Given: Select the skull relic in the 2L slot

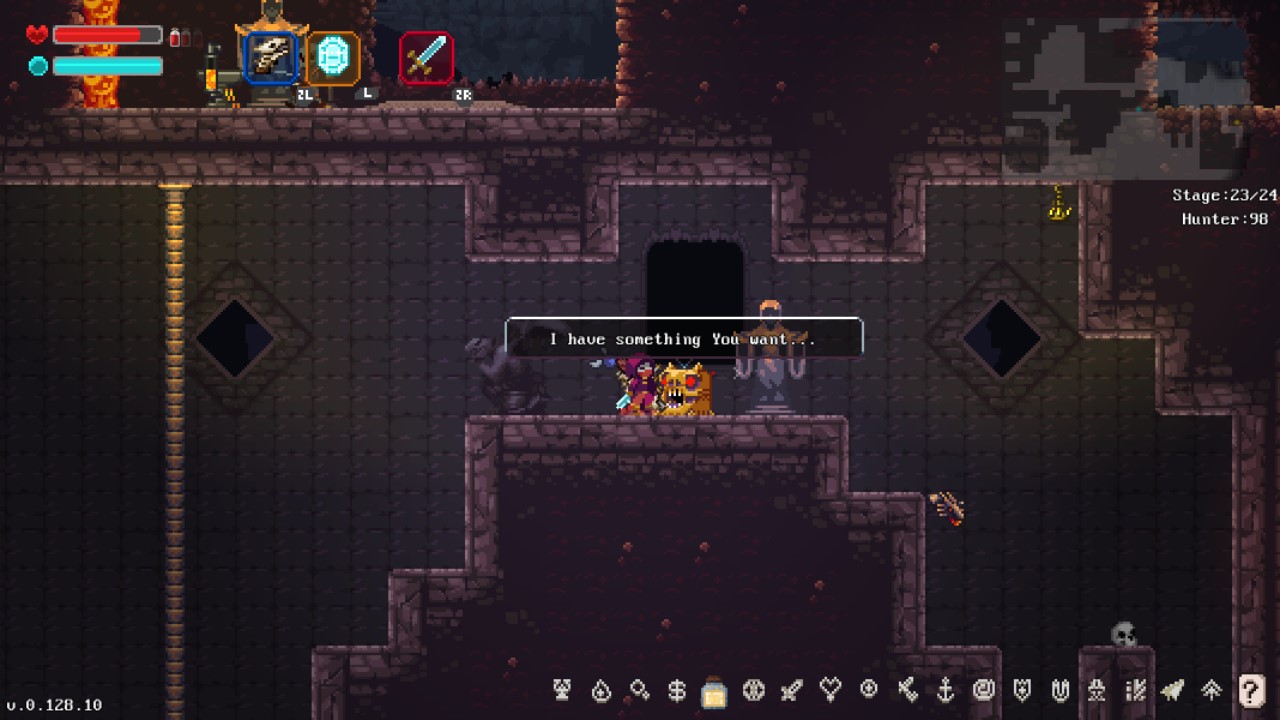Looking at the screenshot, I should [270, 57].
